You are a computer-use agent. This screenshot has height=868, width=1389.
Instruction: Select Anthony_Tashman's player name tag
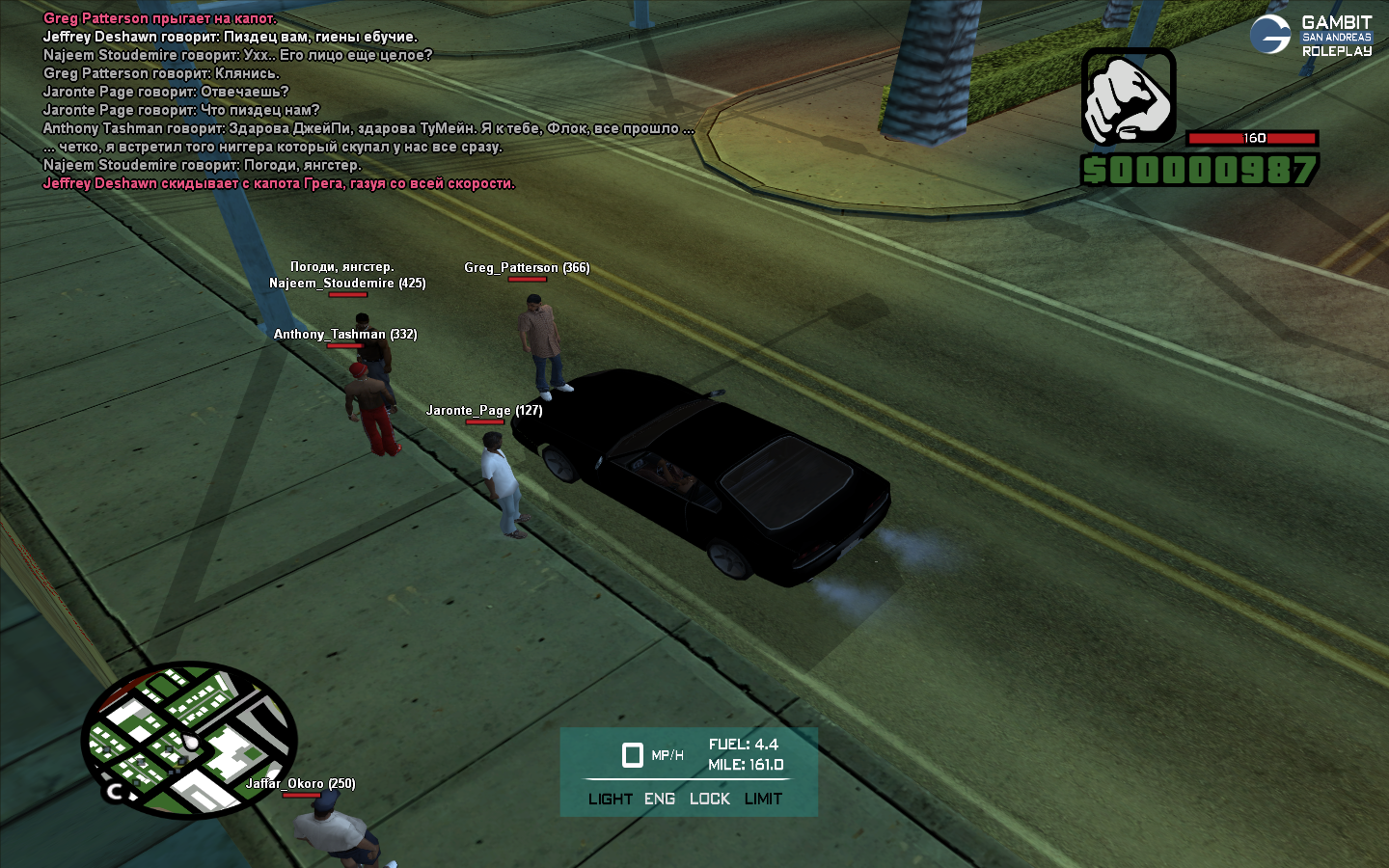345,335
